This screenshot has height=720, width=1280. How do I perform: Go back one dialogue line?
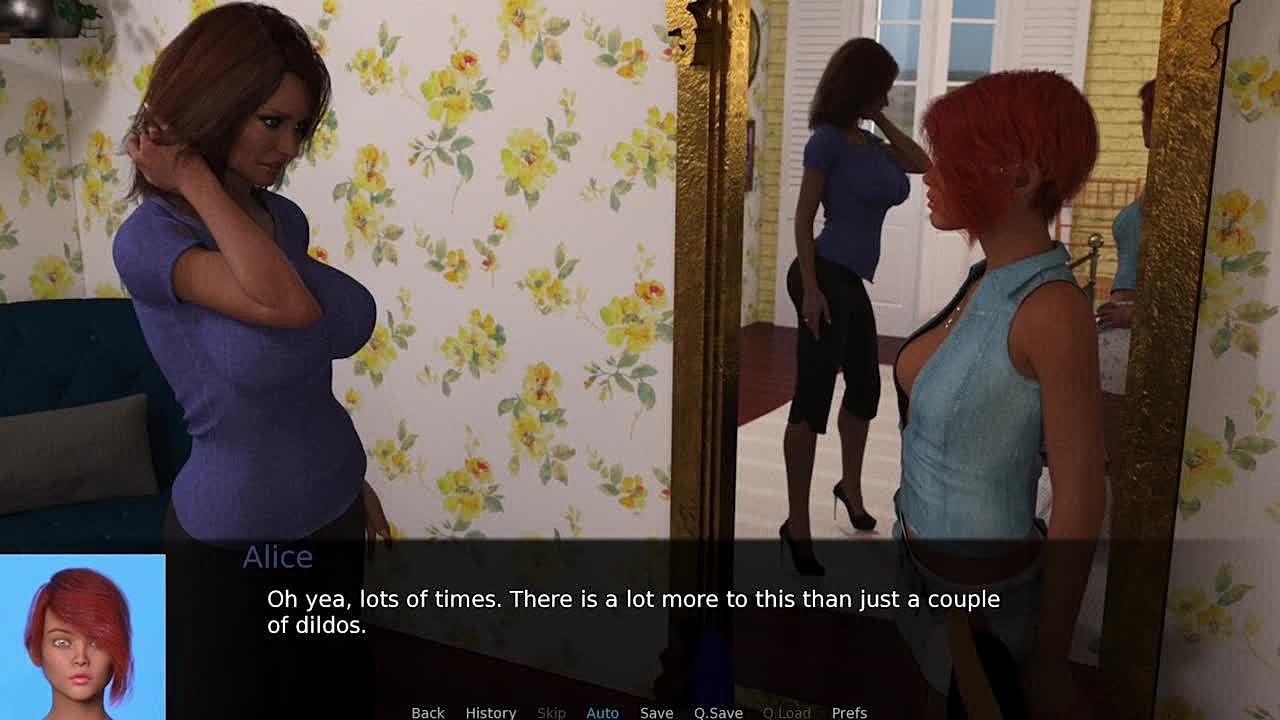428,712
